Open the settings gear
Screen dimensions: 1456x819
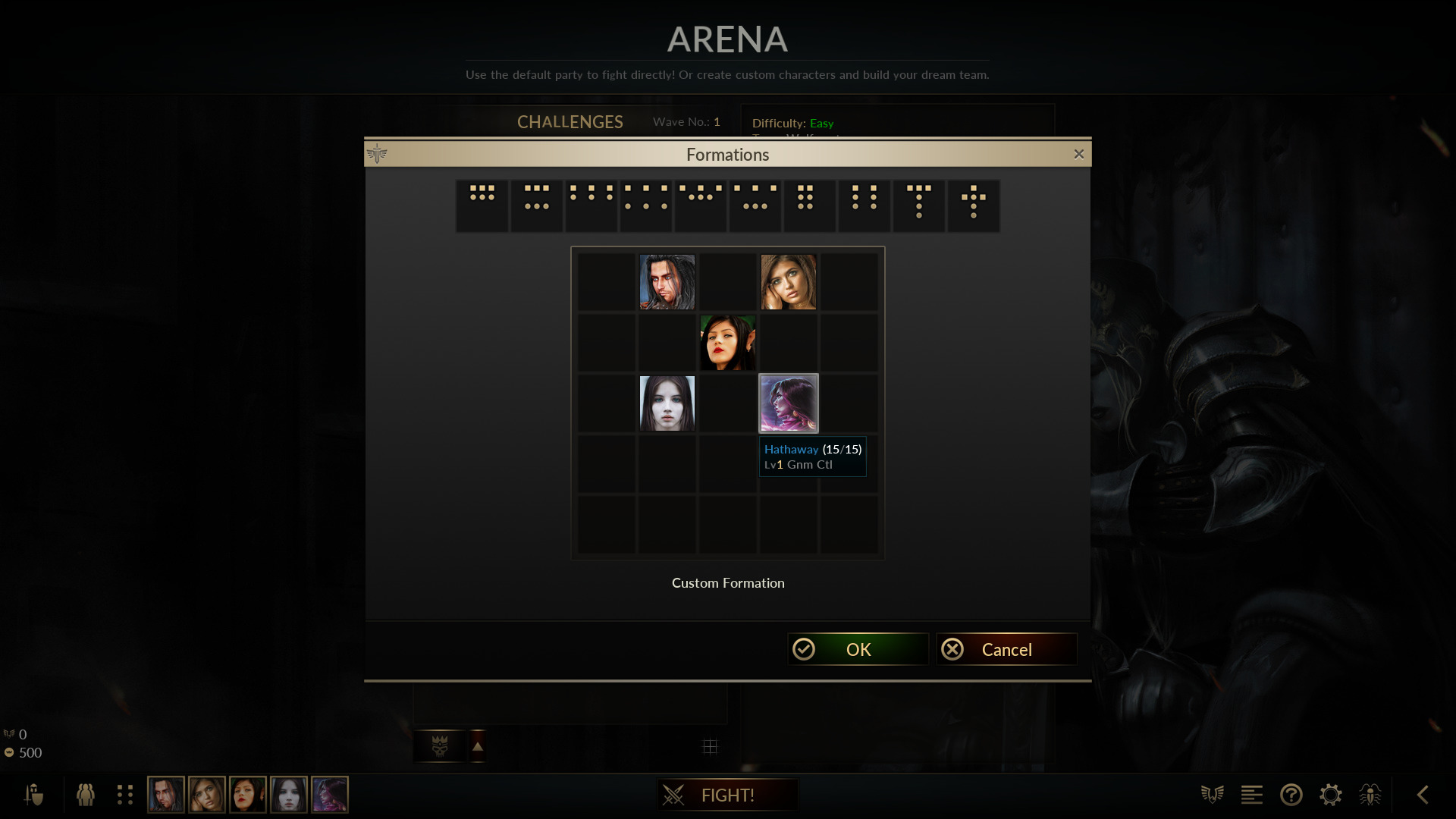point(1331,795)
